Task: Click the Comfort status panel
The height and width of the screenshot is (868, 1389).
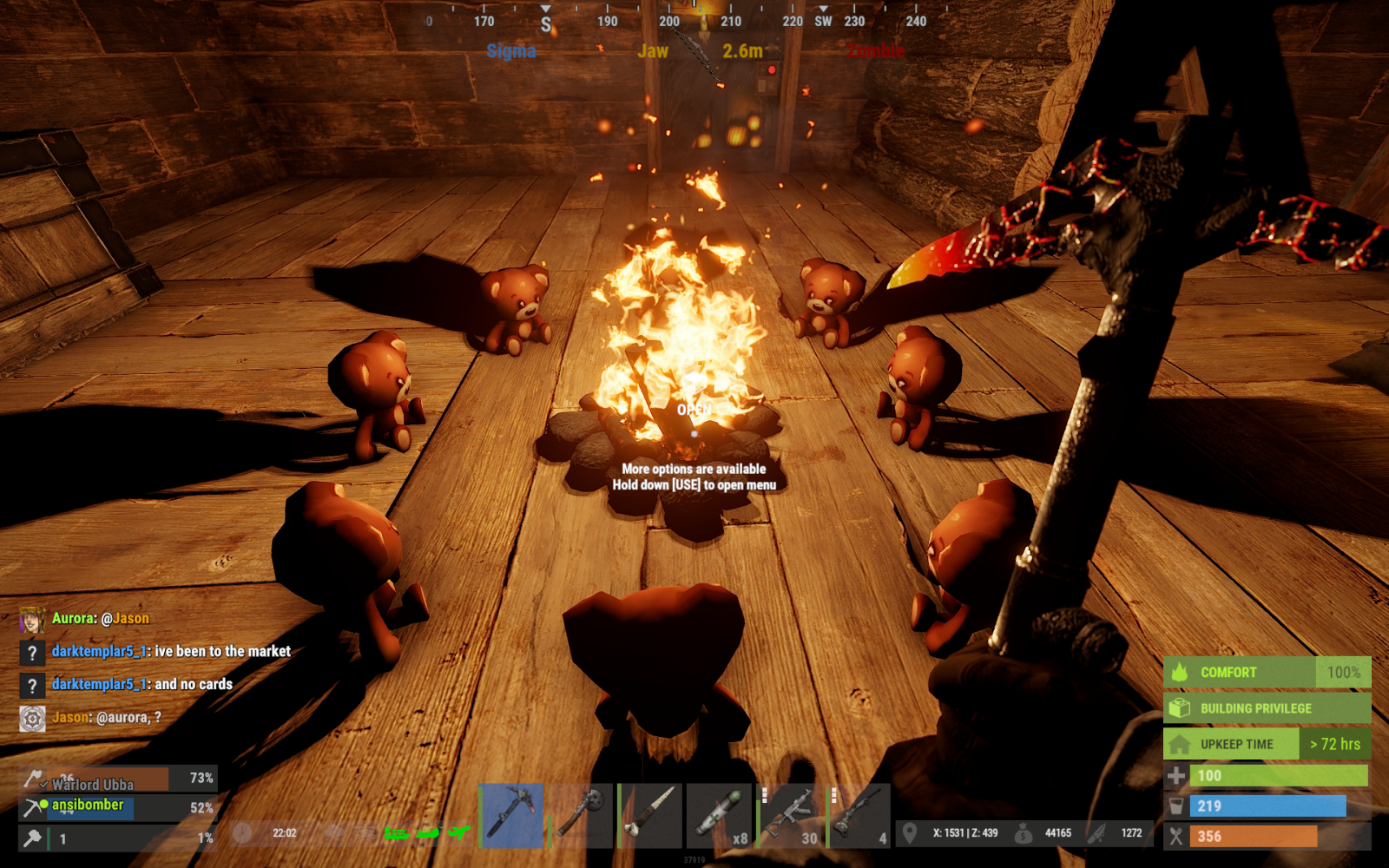Action: pos(1267,673)
